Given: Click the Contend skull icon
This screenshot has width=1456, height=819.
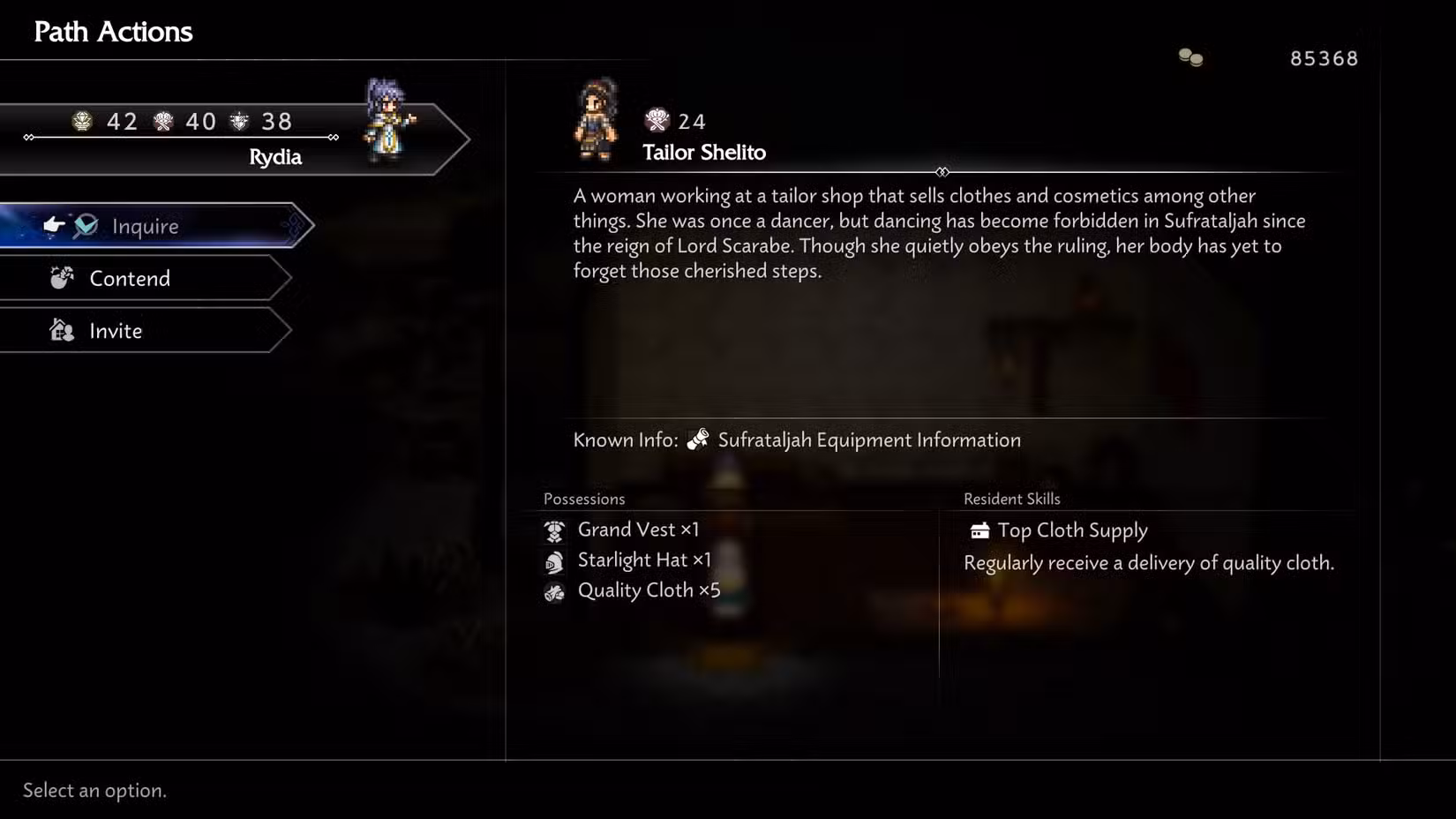Looking at the screenshot, I should 61,278.
